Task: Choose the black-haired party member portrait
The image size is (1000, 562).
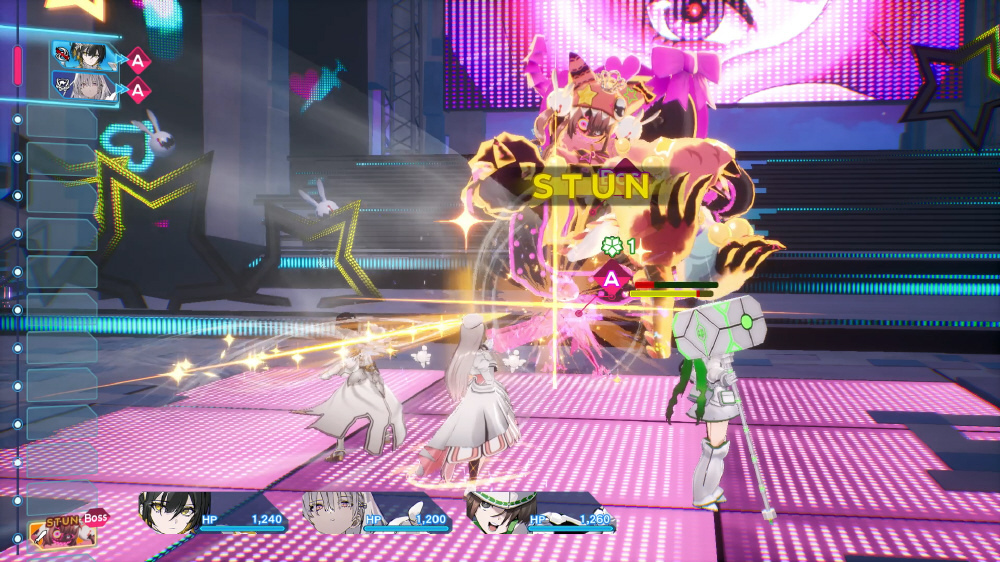Action: click(174, 512)
